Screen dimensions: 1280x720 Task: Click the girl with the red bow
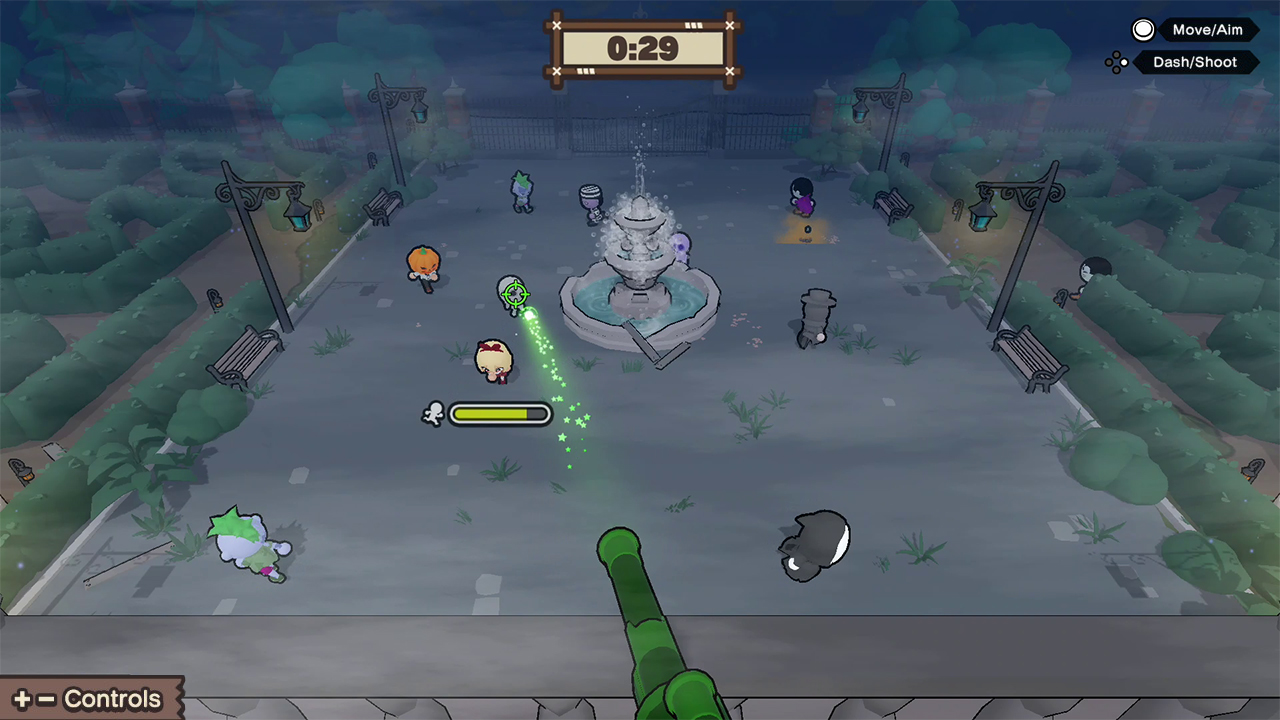point(494,360)
